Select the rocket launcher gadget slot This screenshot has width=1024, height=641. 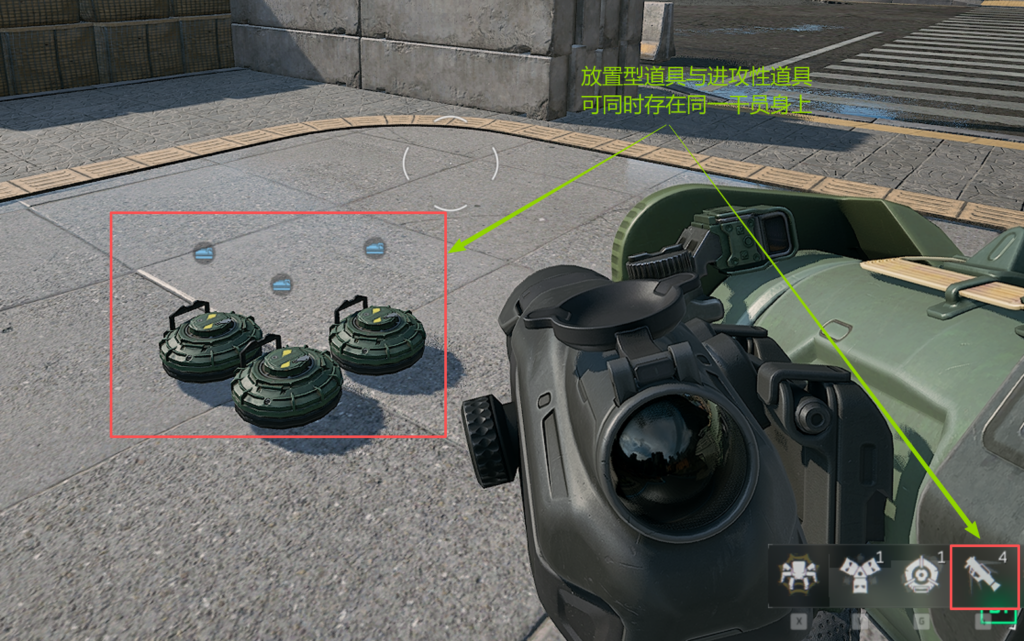tap(981, 577)
